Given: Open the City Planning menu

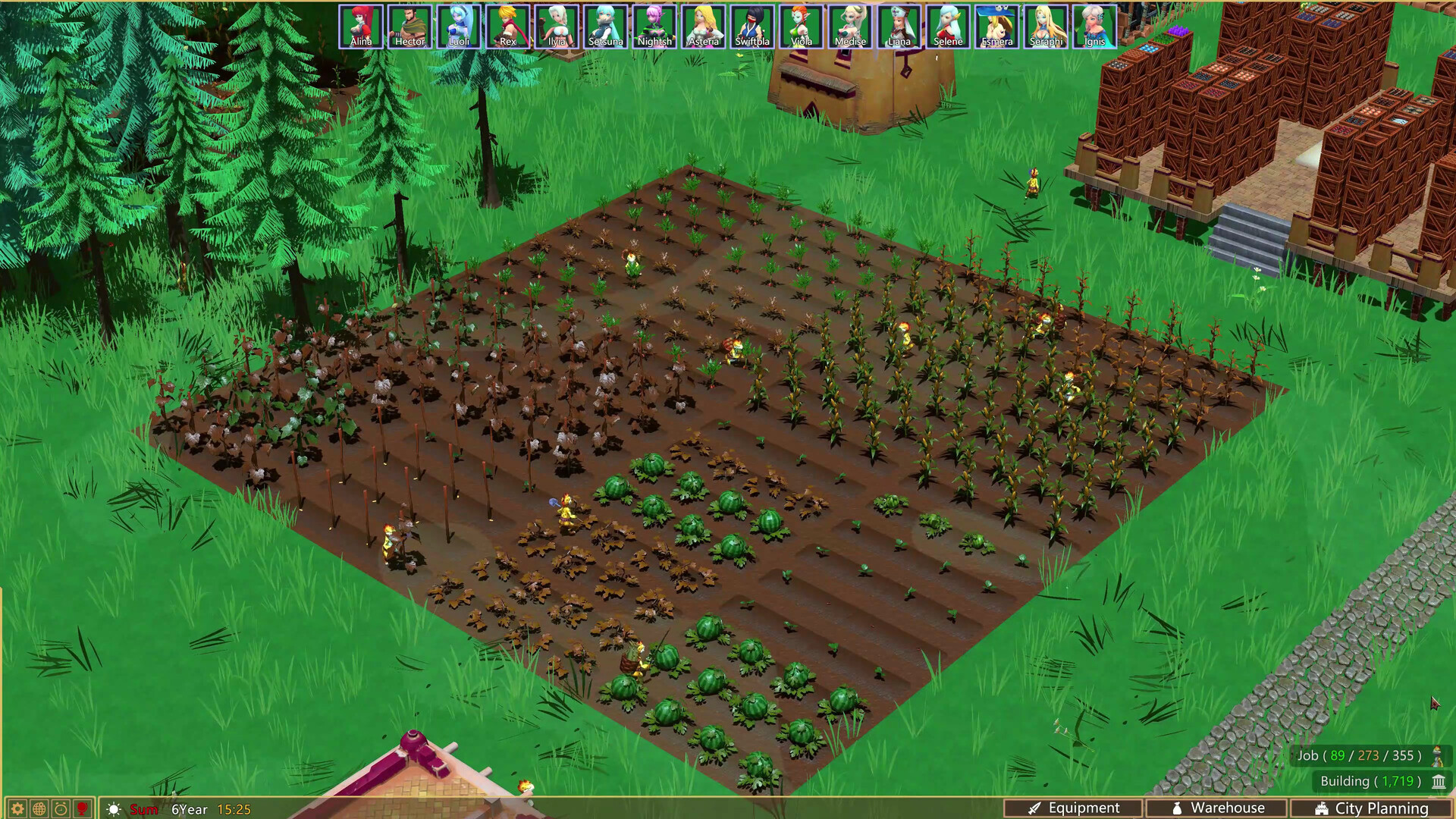Looking at the screenshot, I should [1373, 808].
